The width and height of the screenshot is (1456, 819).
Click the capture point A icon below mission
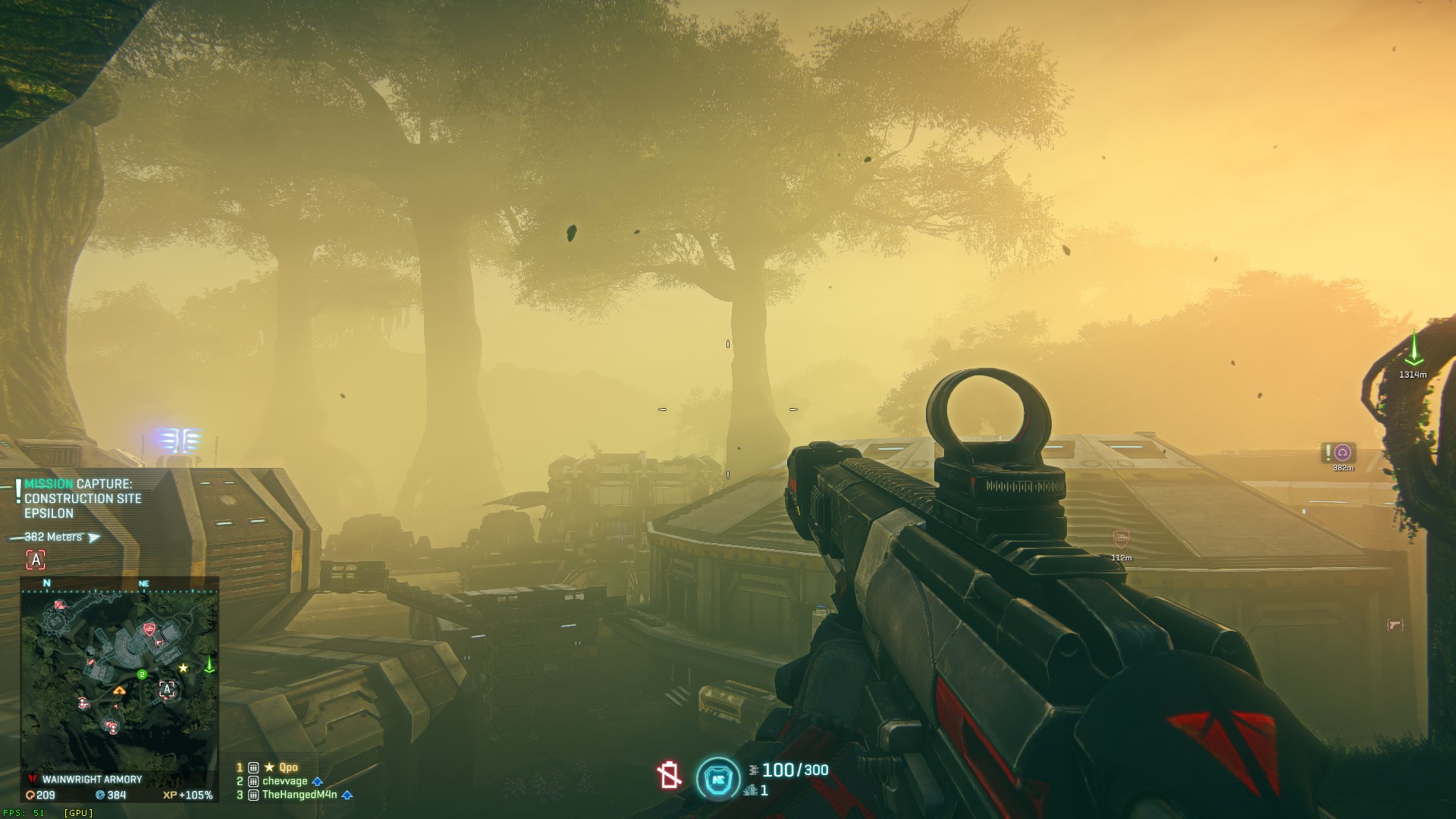pyautogui.click(x=36, y=560)
